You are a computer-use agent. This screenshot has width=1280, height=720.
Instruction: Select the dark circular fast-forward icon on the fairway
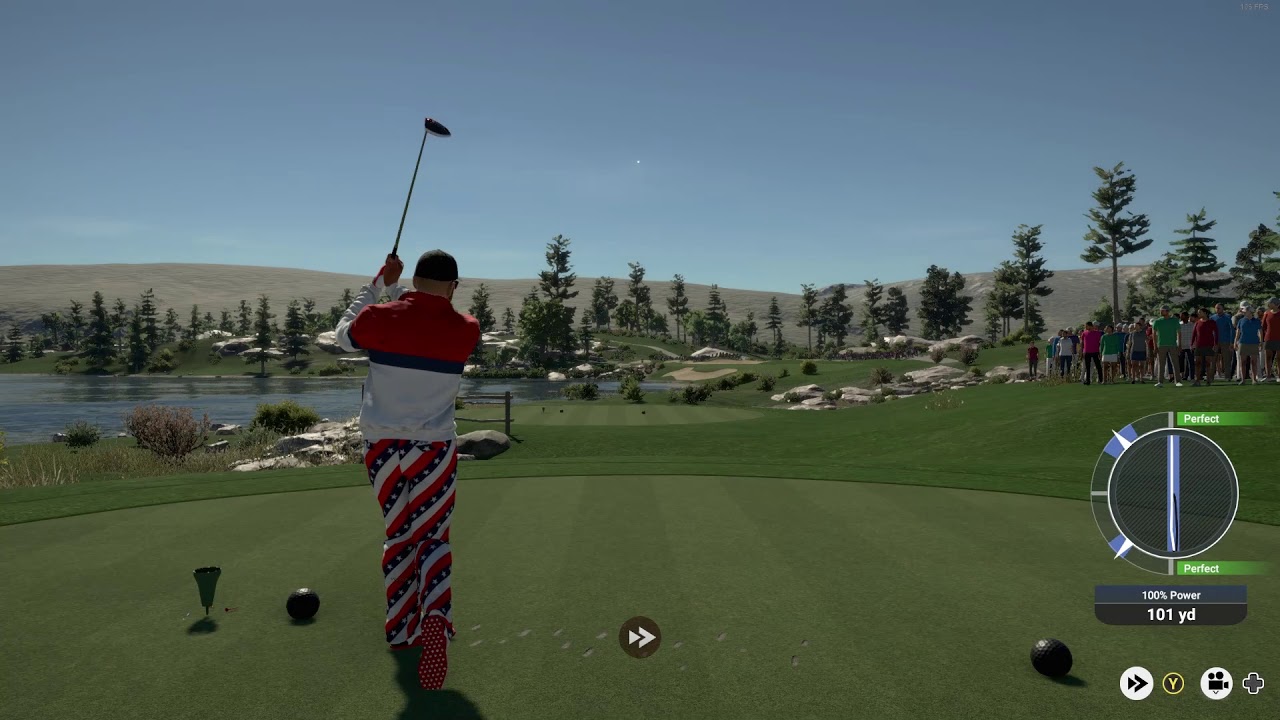click(x=640, y=637)
